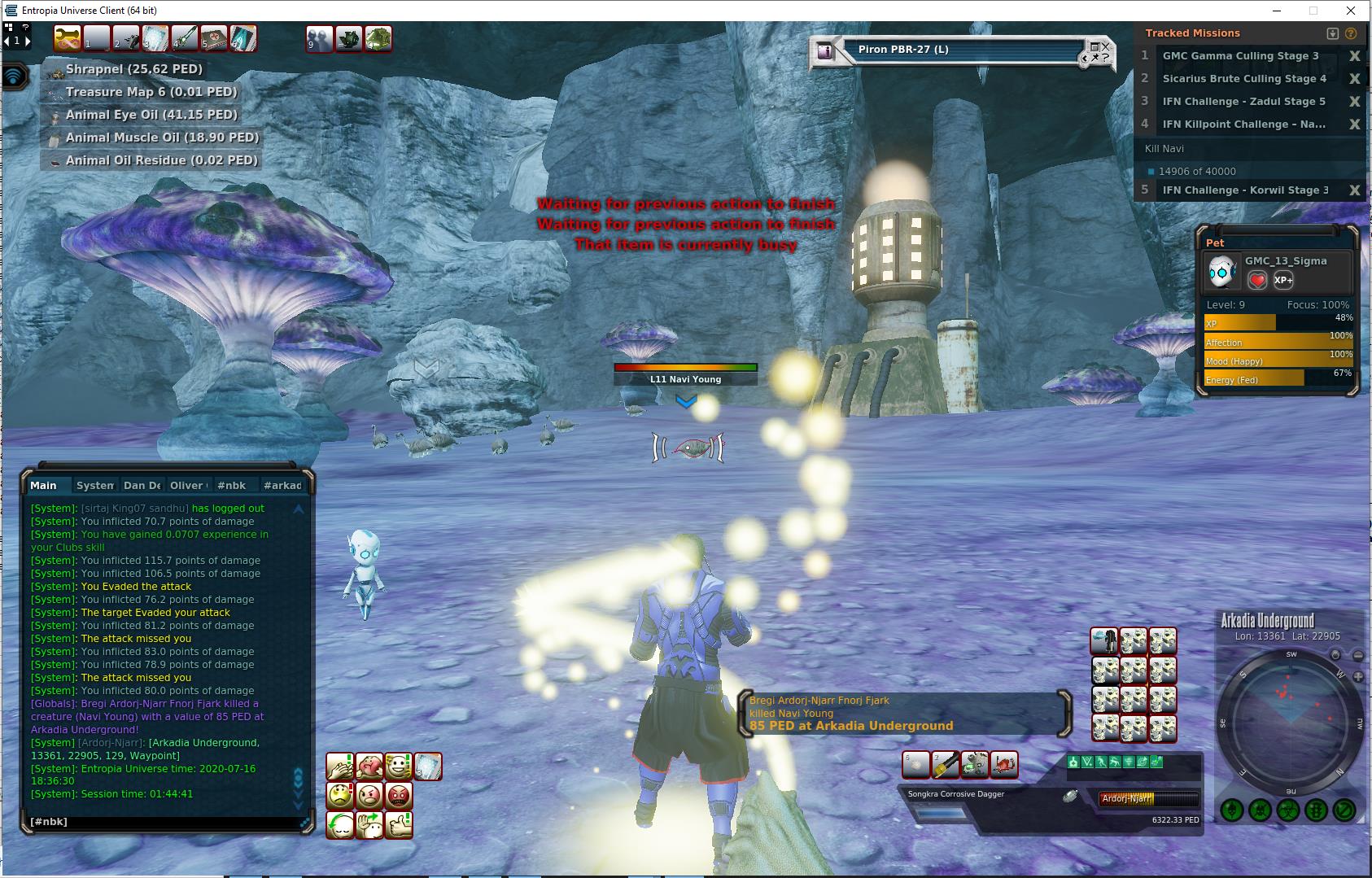Go to next hotbar page arrow
1372x878 pixels.
[28, 40]
